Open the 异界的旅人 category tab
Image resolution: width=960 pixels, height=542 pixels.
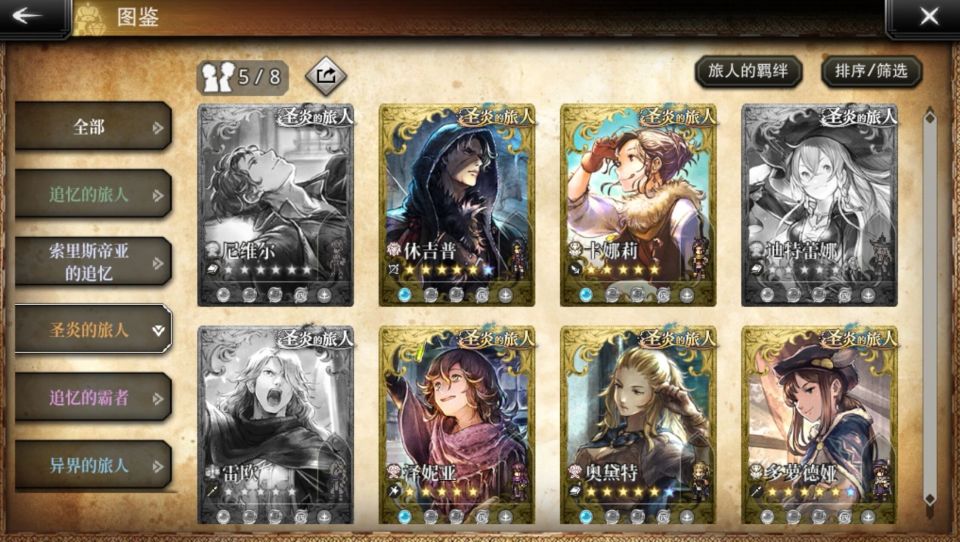click(93, 465)
